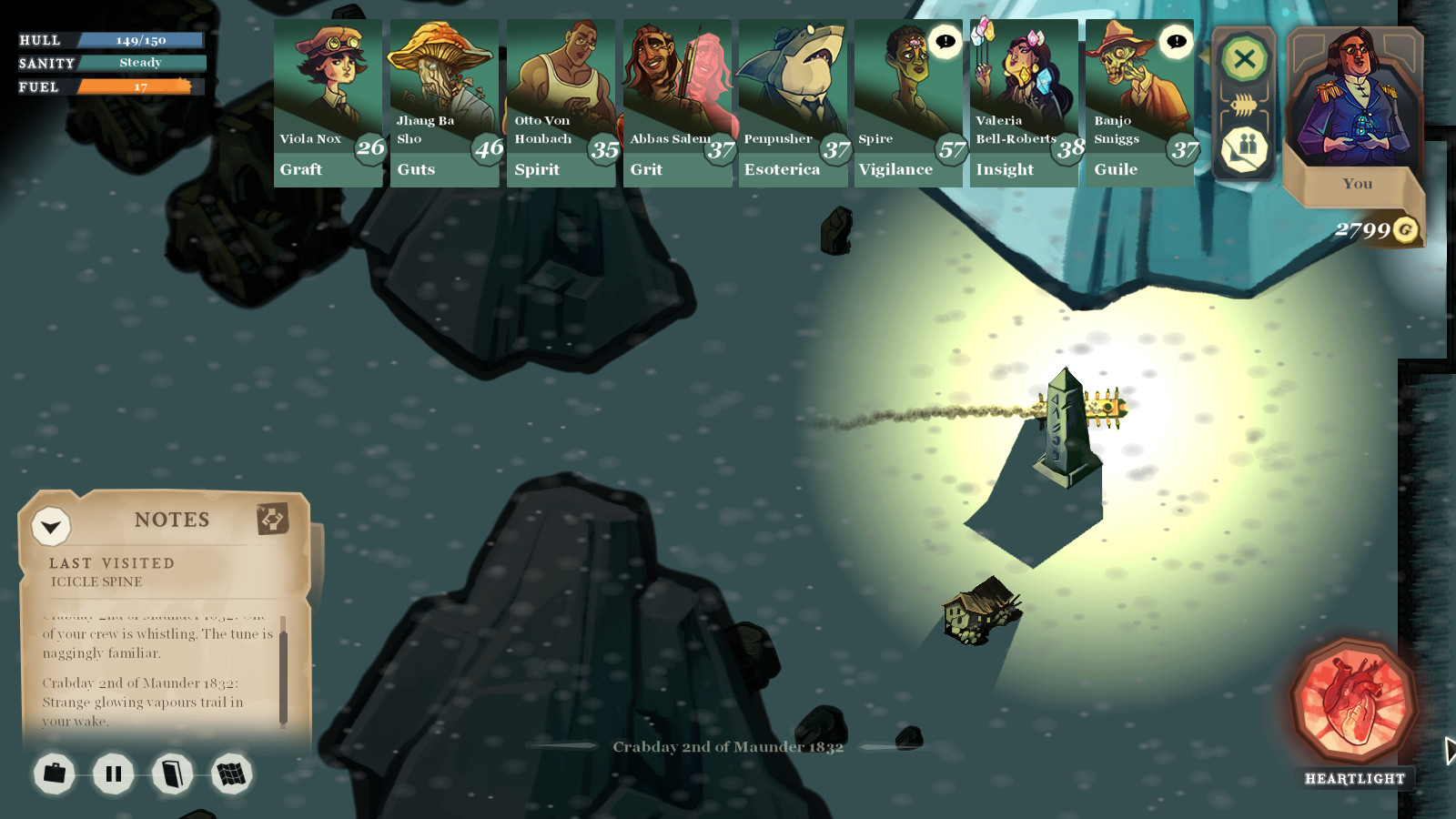Open the cargo hold briefcase icon

point(55,774)
